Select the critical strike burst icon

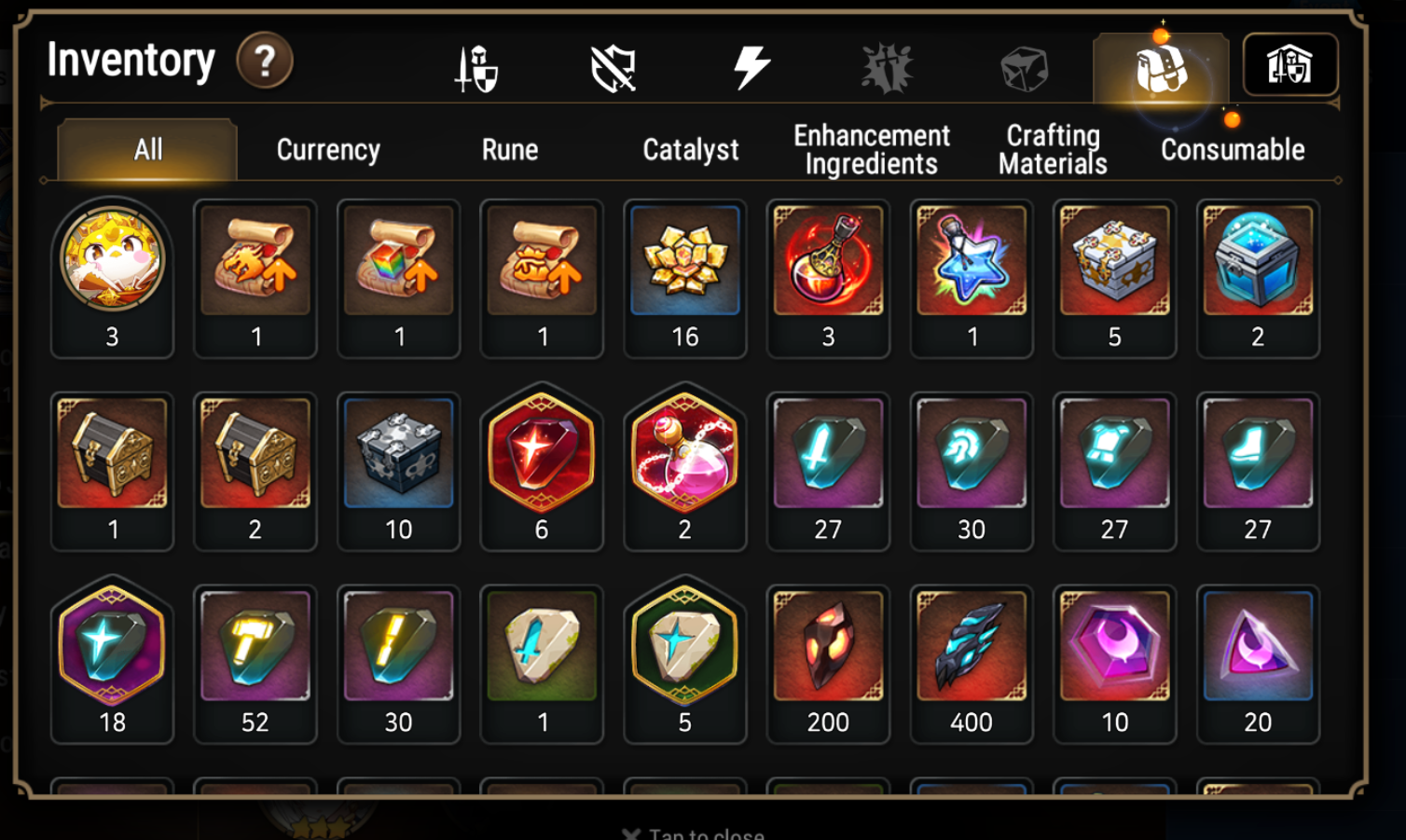889,65
